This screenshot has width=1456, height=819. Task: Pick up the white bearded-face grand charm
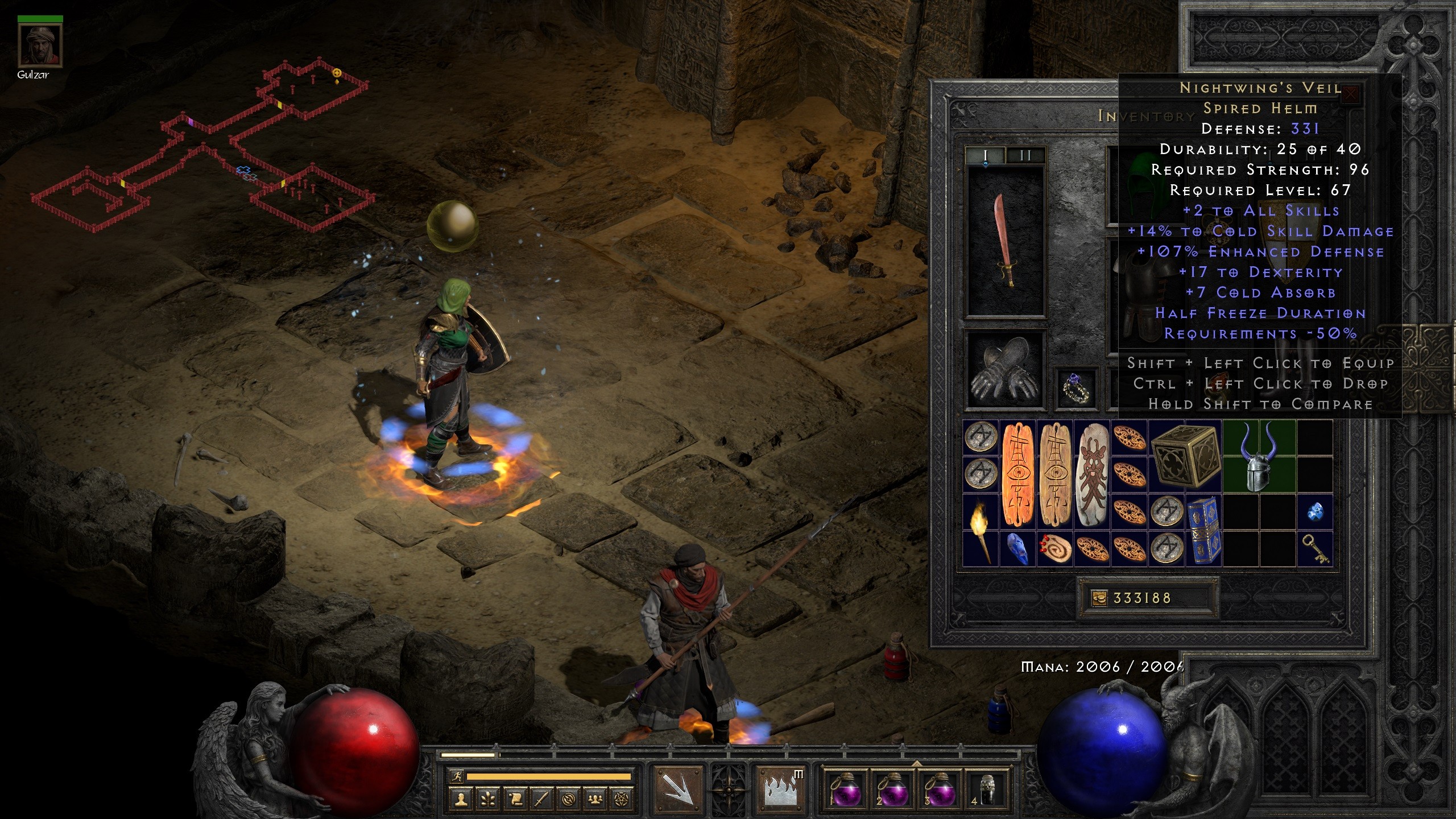[x=1091, y=475]
